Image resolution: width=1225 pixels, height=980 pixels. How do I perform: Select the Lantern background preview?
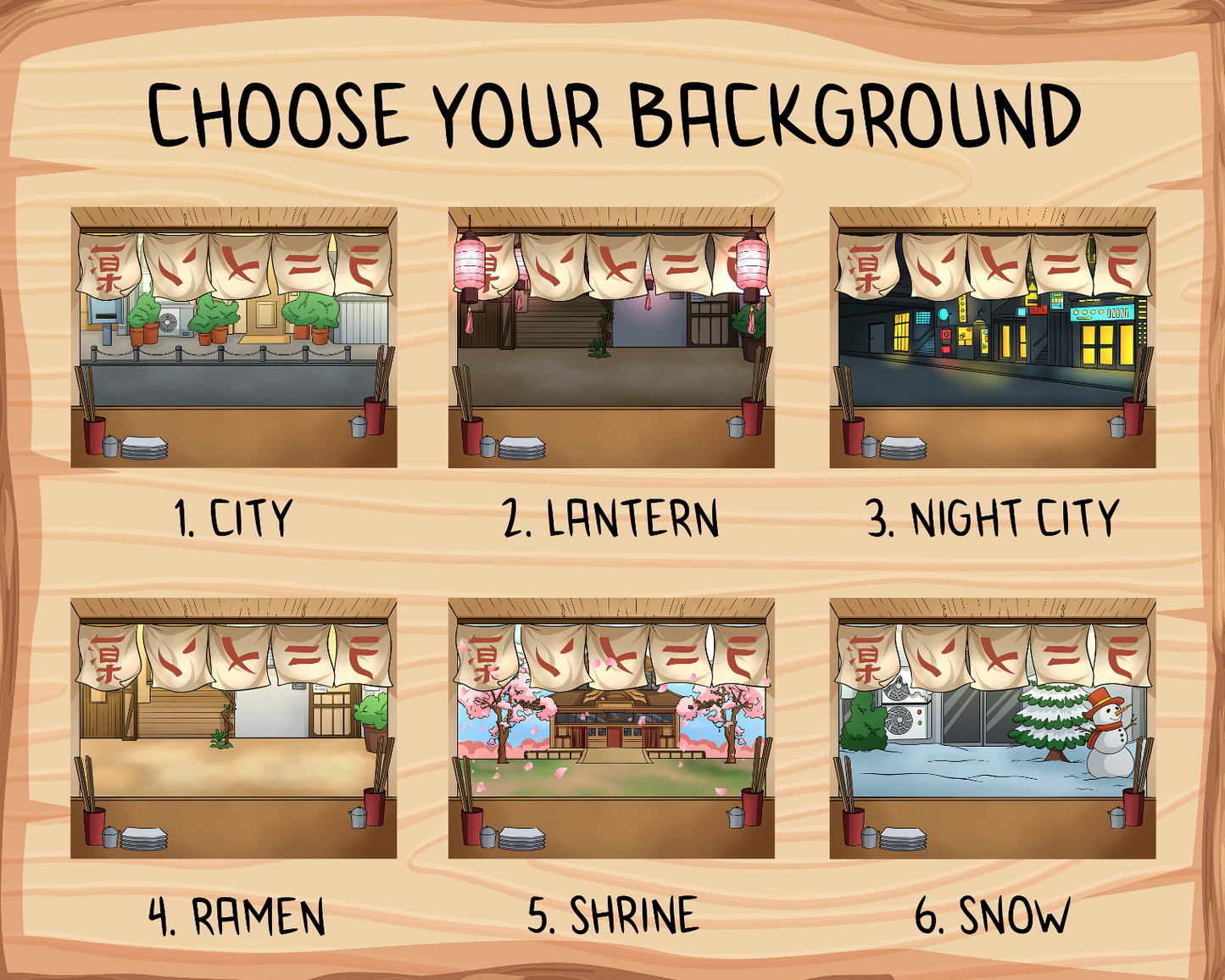pyautogui.click(x=610, y=337)
